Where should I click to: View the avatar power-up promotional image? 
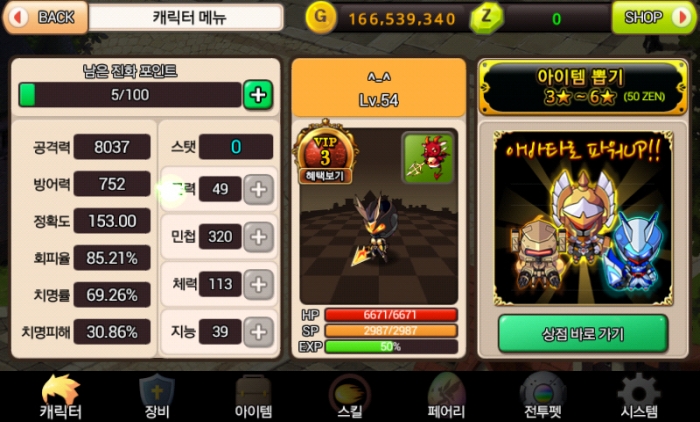[x=582, y=222]
